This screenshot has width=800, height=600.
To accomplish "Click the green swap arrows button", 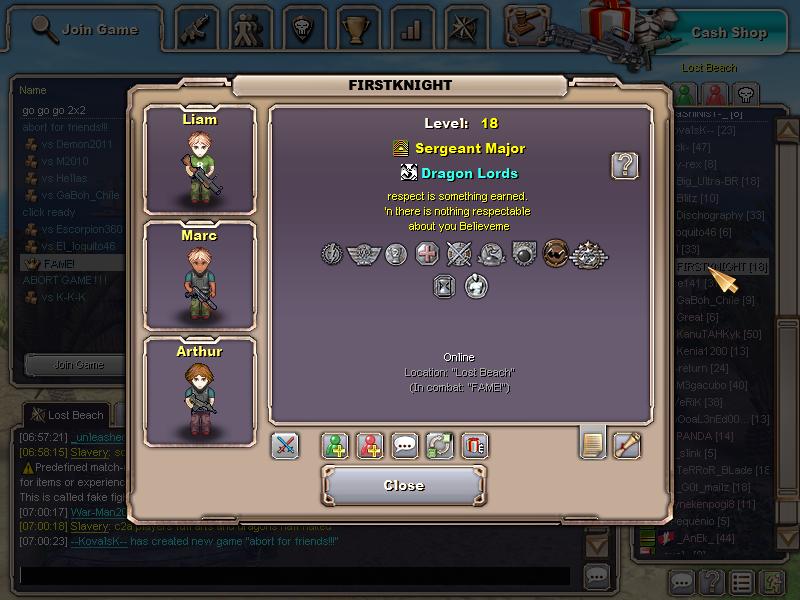I will pyautogui.click(x=440, y=446).
